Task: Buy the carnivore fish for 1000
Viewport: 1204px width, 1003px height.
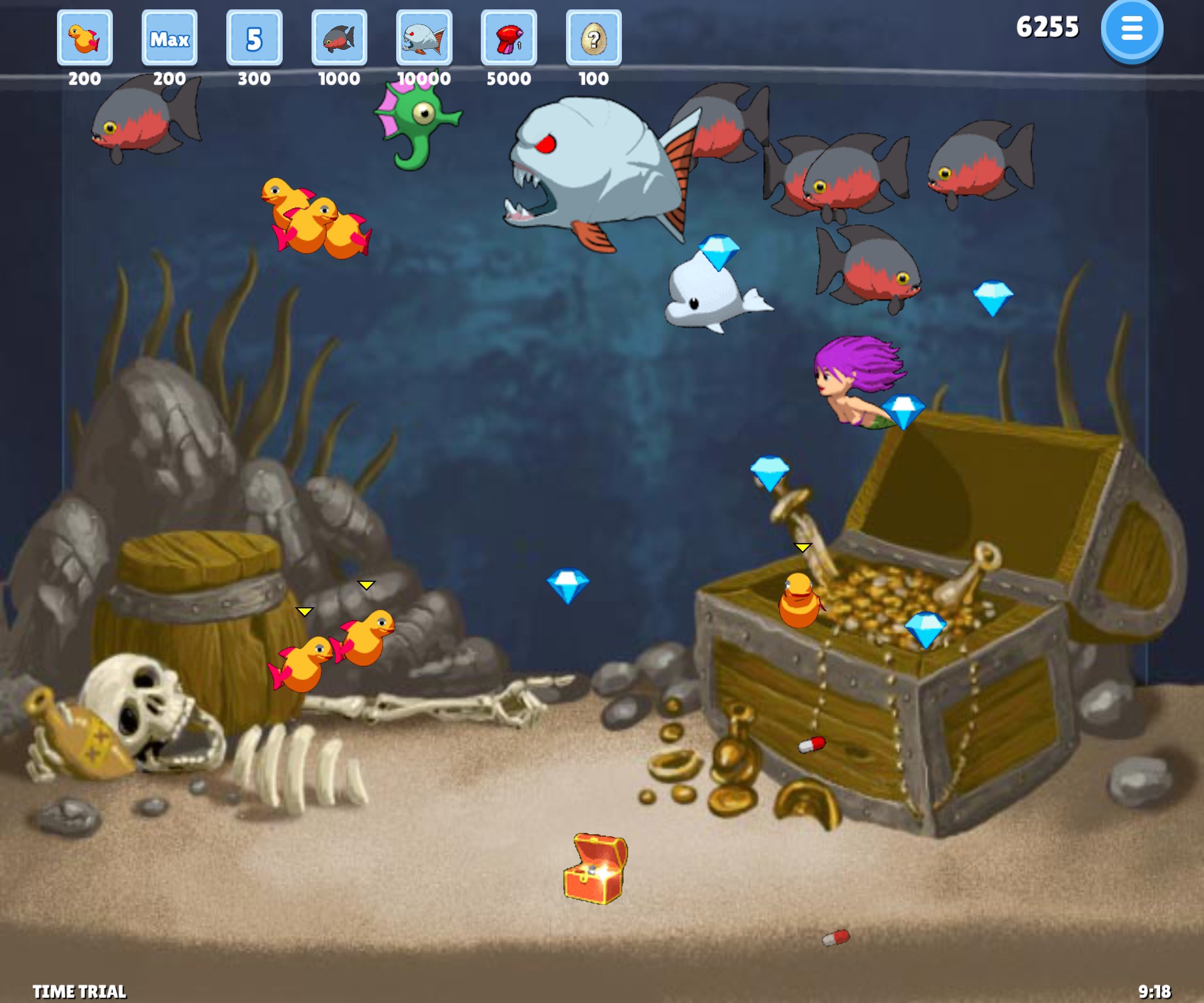Action: pyautogui.click(x=338, y=38)
